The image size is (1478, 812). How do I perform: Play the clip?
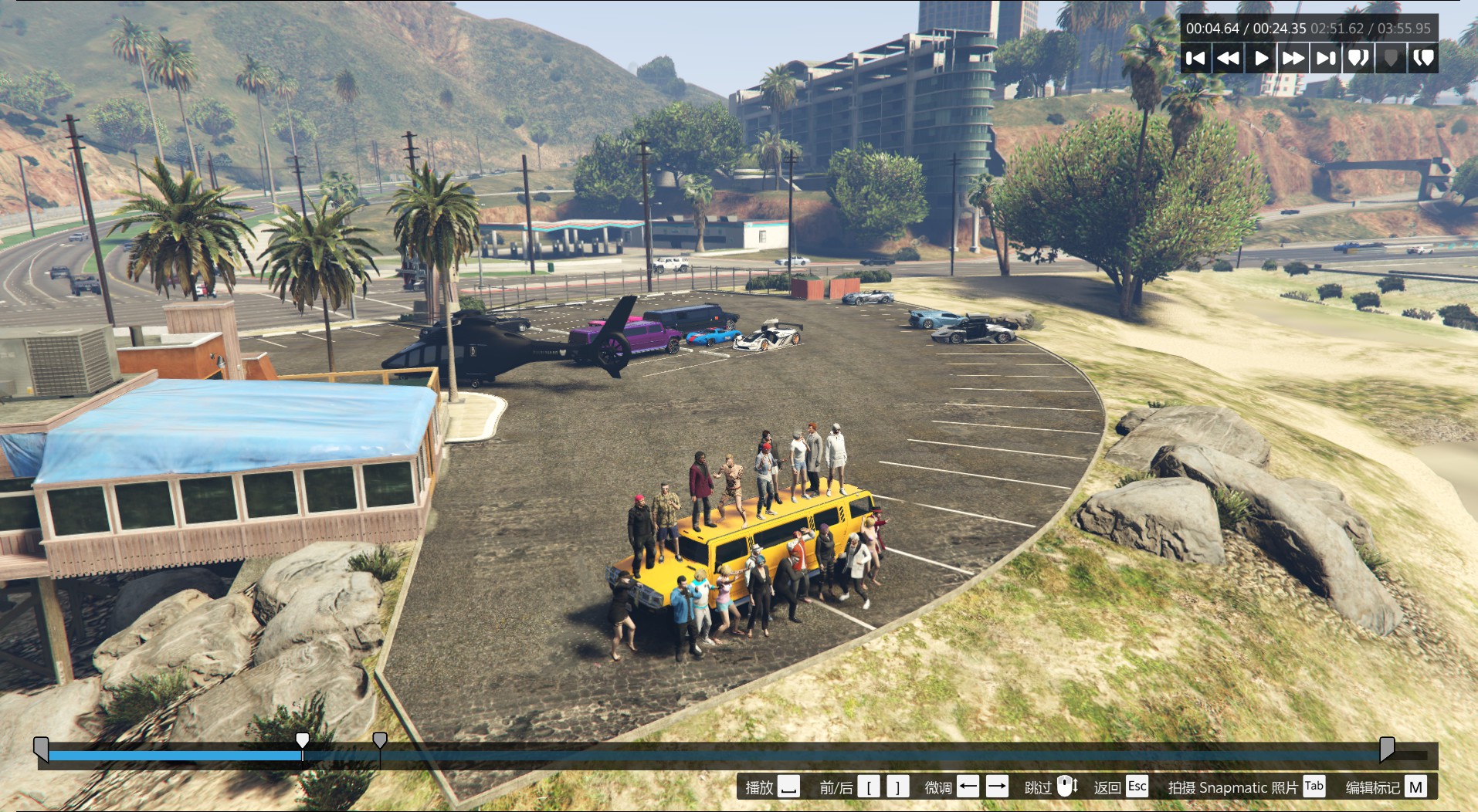(1261, 59)
